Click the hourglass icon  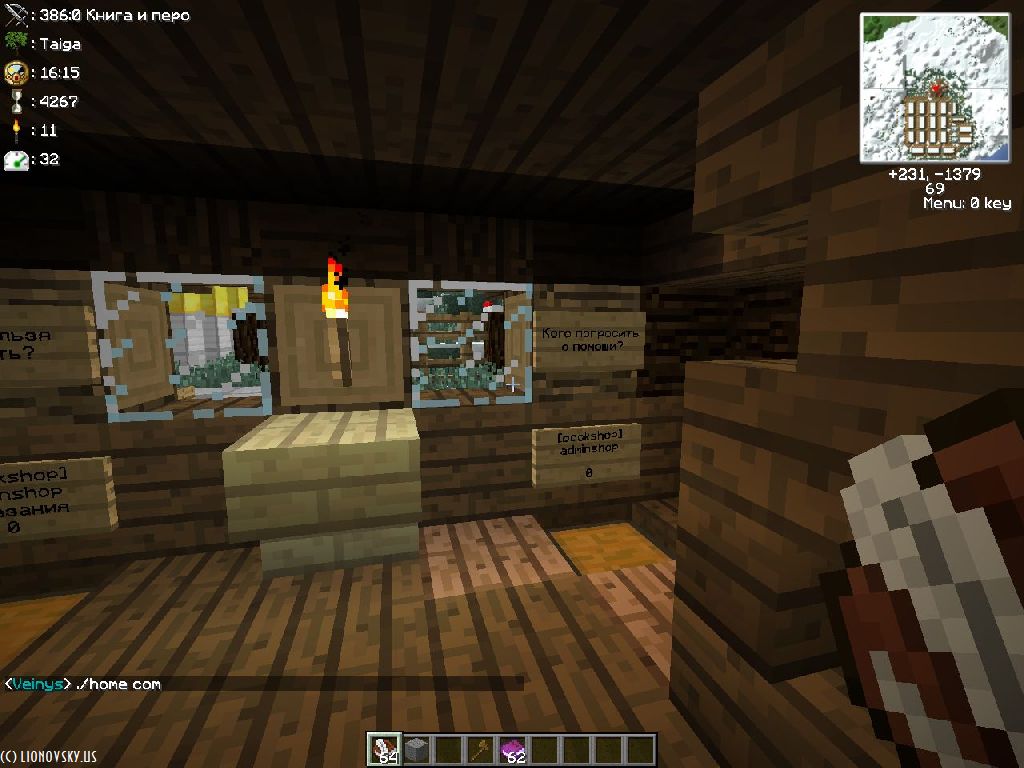tap(15, 101)
